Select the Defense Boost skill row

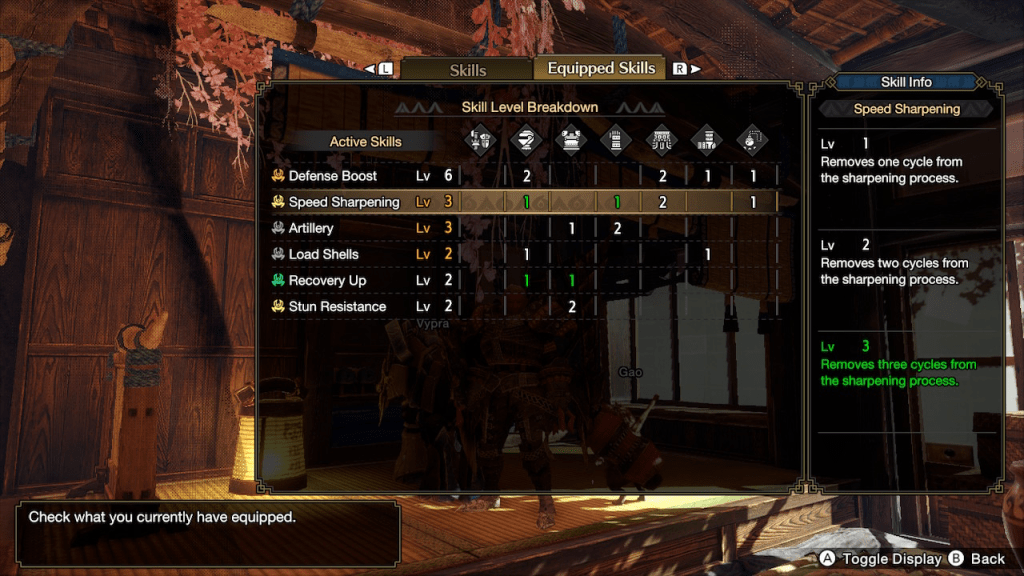[333, 176]
